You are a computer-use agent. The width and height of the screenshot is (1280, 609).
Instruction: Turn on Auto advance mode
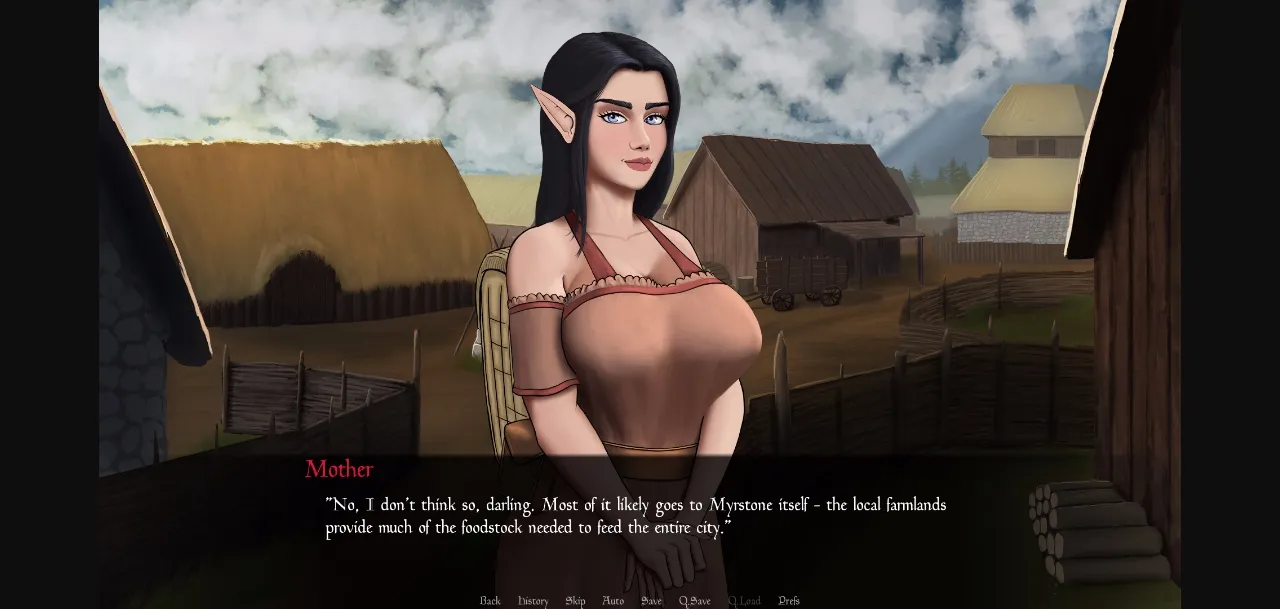tap(613, 601)
